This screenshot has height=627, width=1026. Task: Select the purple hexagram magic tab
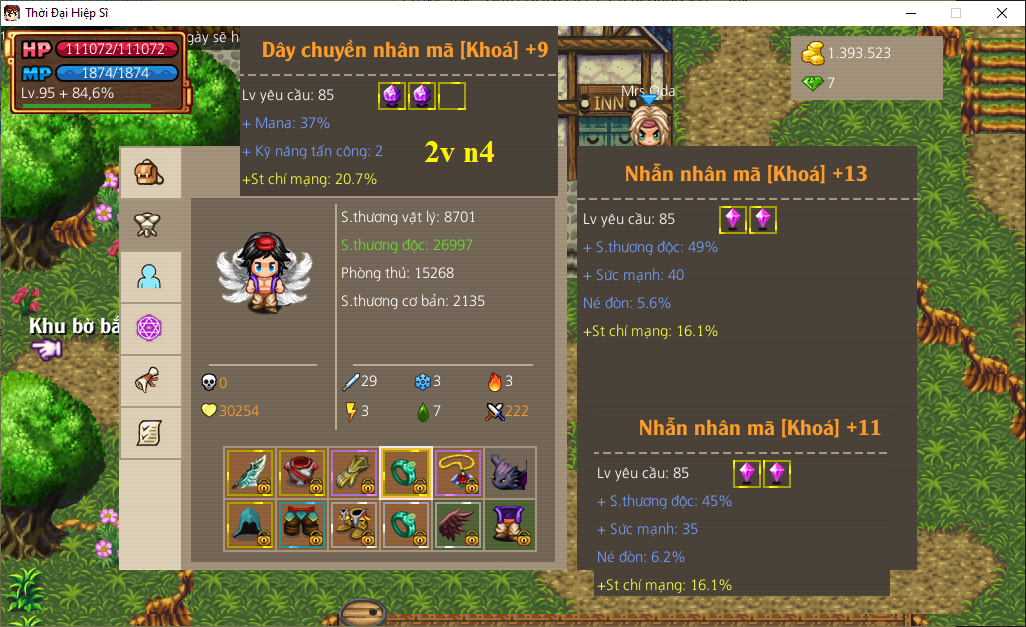[150, 328]
